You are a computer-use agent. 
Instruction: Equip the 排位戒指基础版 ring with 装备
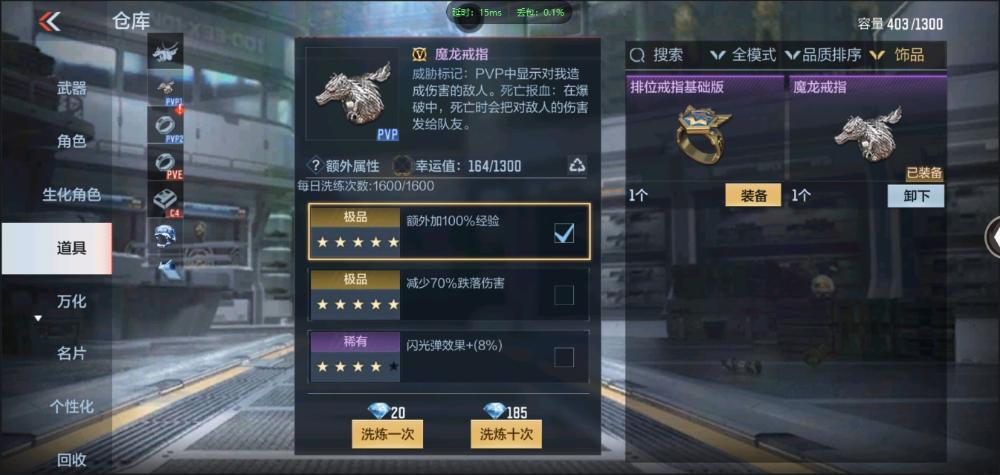point(753,196)
